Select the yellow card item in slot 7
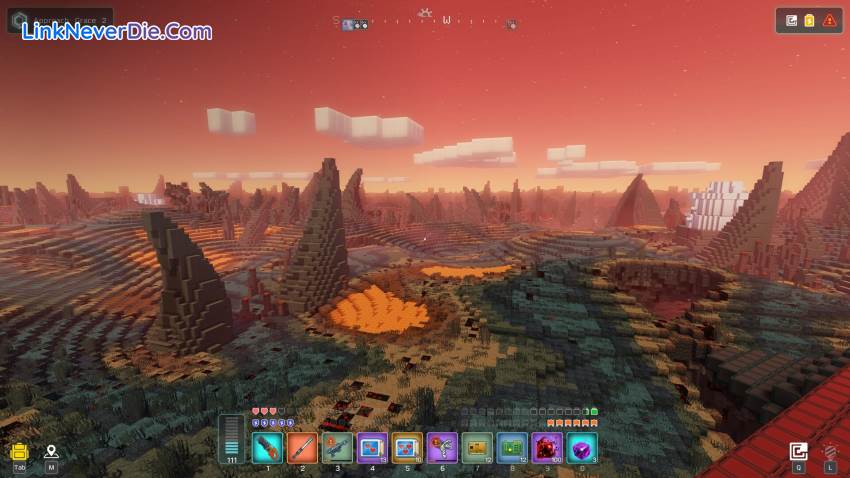This screenshot has width=850, height=478. [477, 447]
